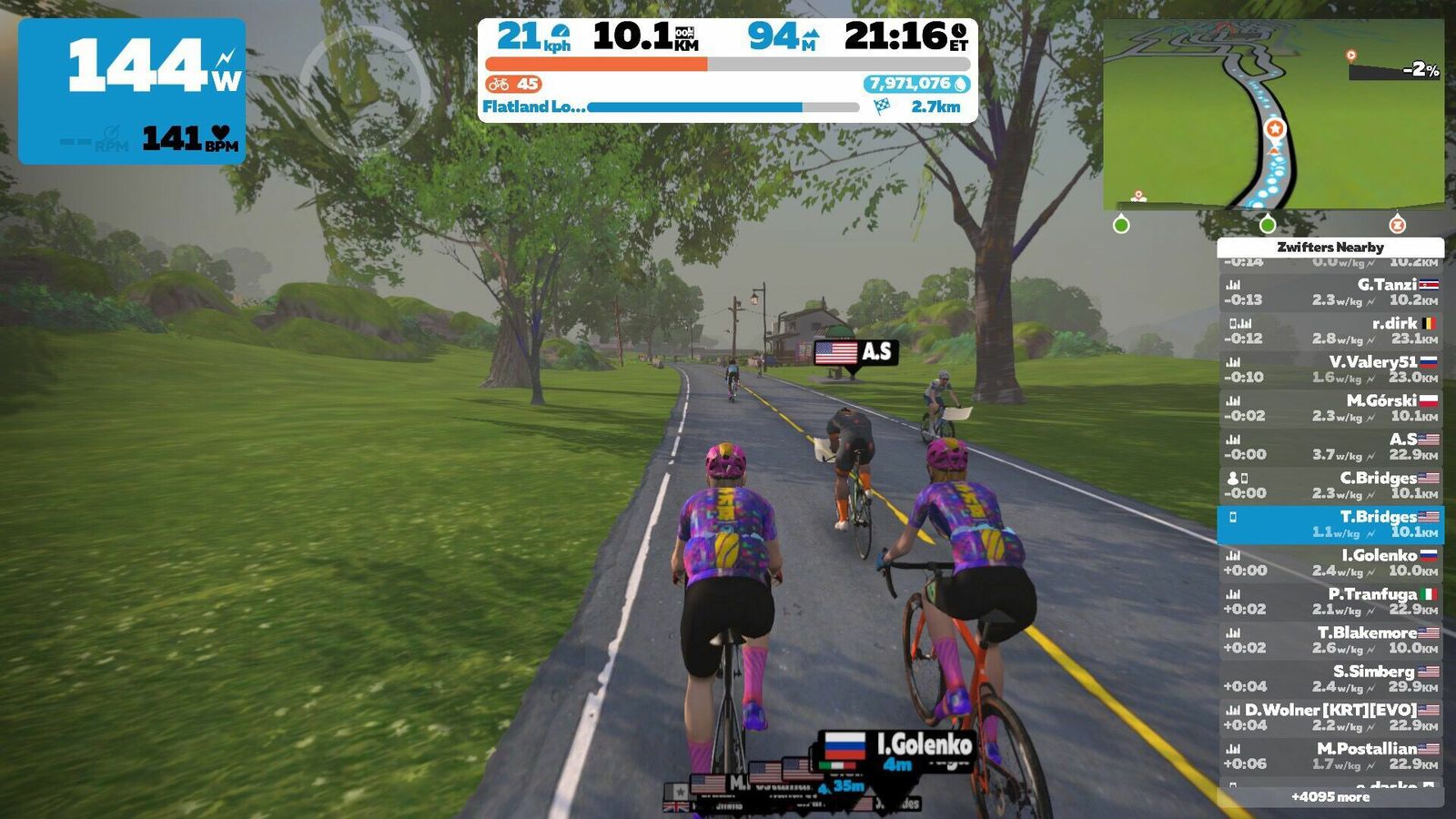This screenshot has width=1456, height=819.
Task: Select highlighted T.Bridges rider row
Action: [x=1330, y=524]
